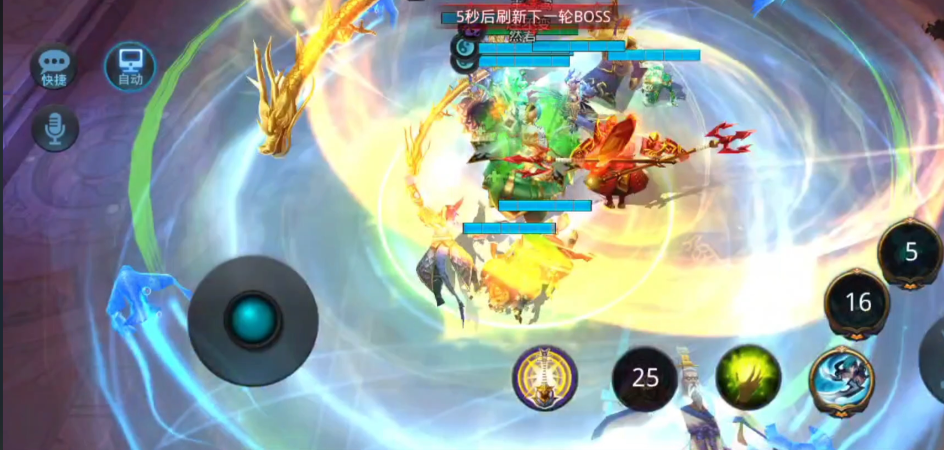This screenshot has width=944, height=450.
Task: Select the skill showing 16 cooldown
Action: pyautogui.click(x=857, y=303)
